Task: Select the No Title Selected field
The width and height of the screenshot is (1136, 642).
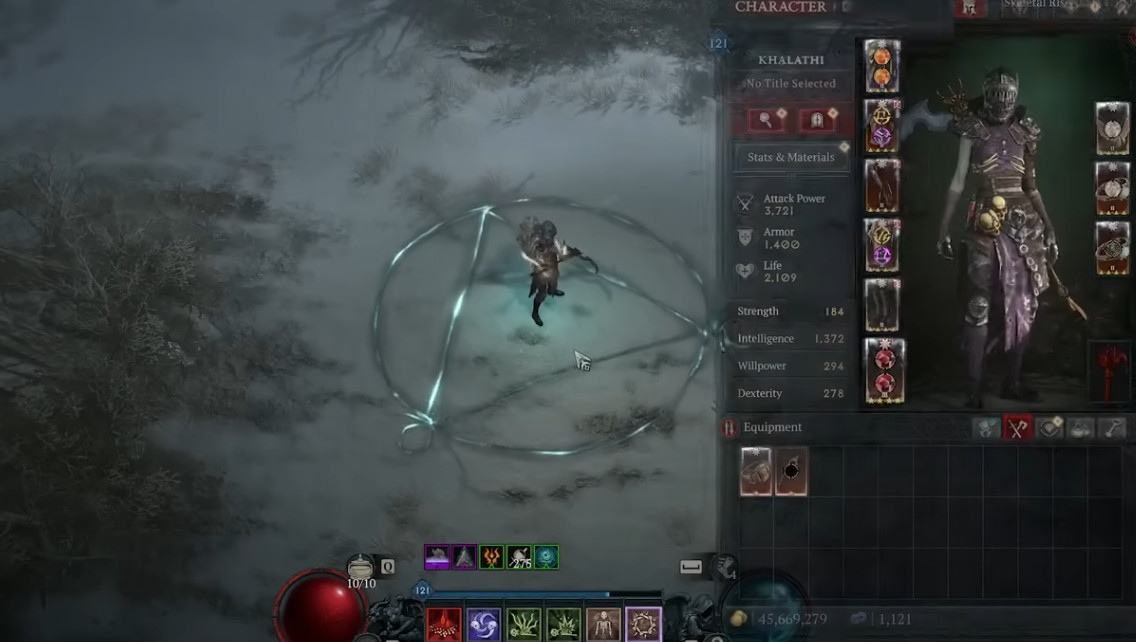Action: (790, 84)
